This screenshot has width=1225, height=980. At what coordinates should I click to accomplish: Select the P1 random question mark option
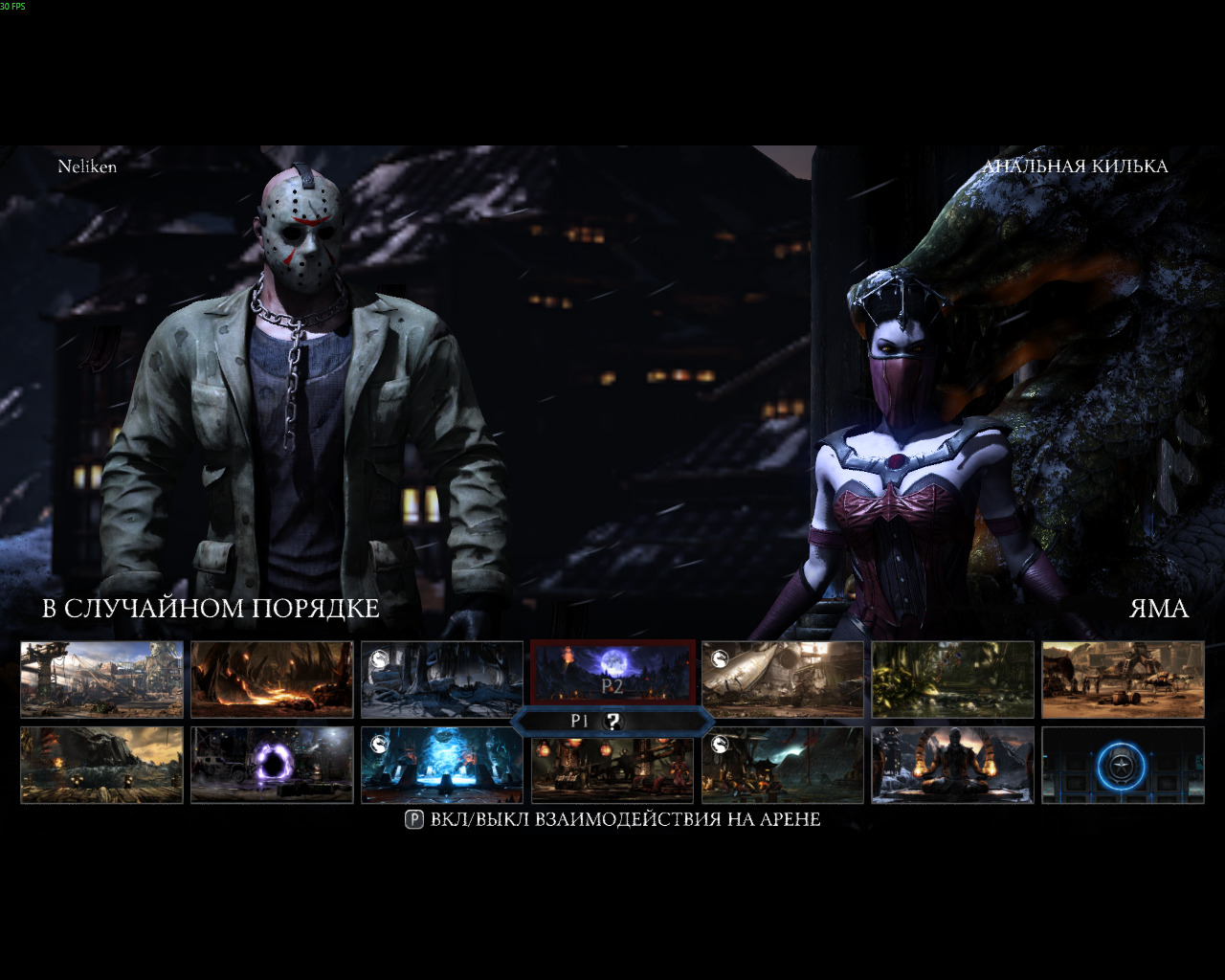pyautogui.click(x=612, y=722)
